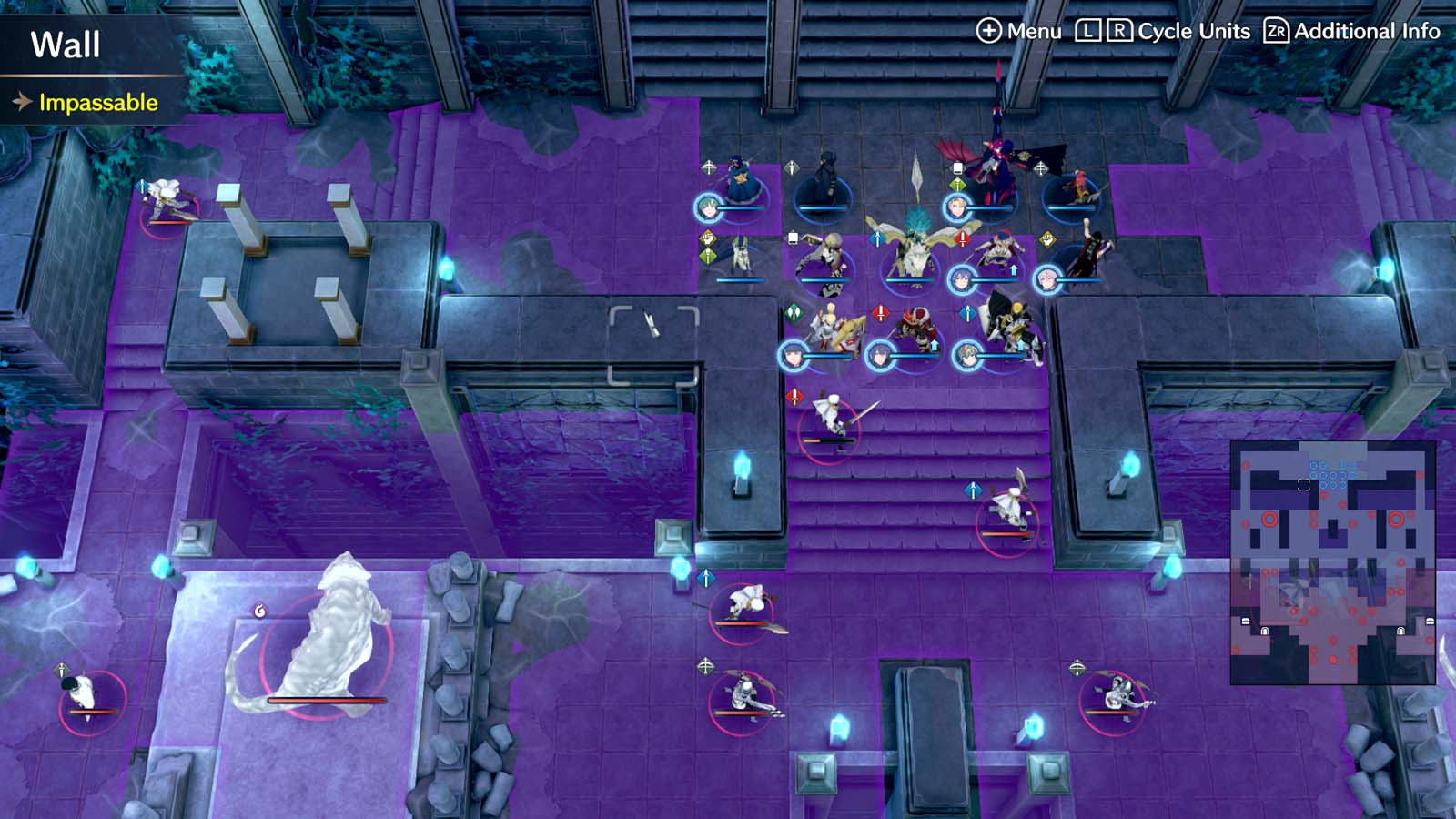Image resolution: width=1456 pixels, height=819 pixels.
Task: Select the yellow gauntlet icon near the left monk
Action: (706, 238)
